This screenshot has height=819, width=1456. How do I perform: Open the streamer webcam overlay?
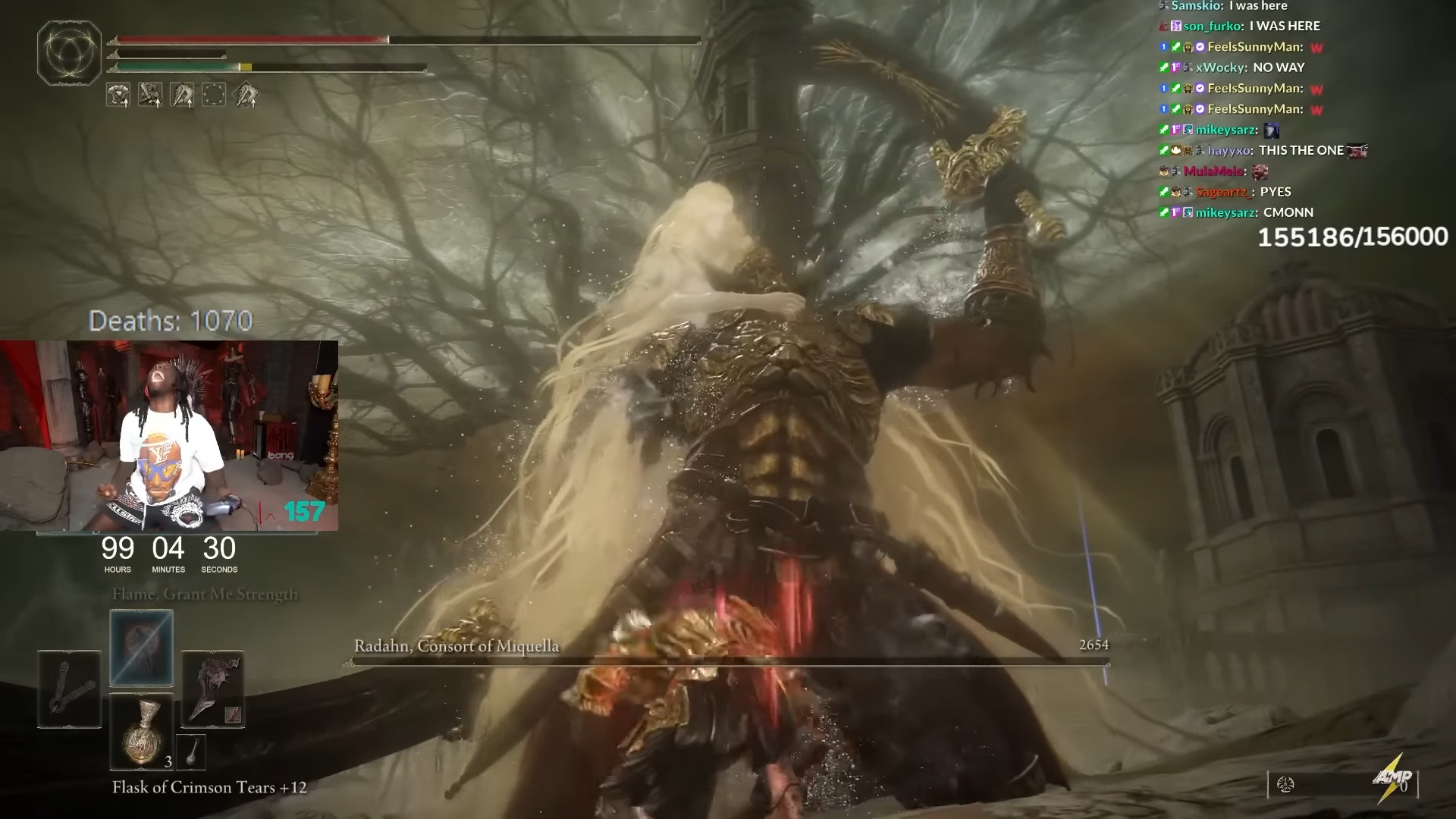pyautogui.click(x=168, y=435)
